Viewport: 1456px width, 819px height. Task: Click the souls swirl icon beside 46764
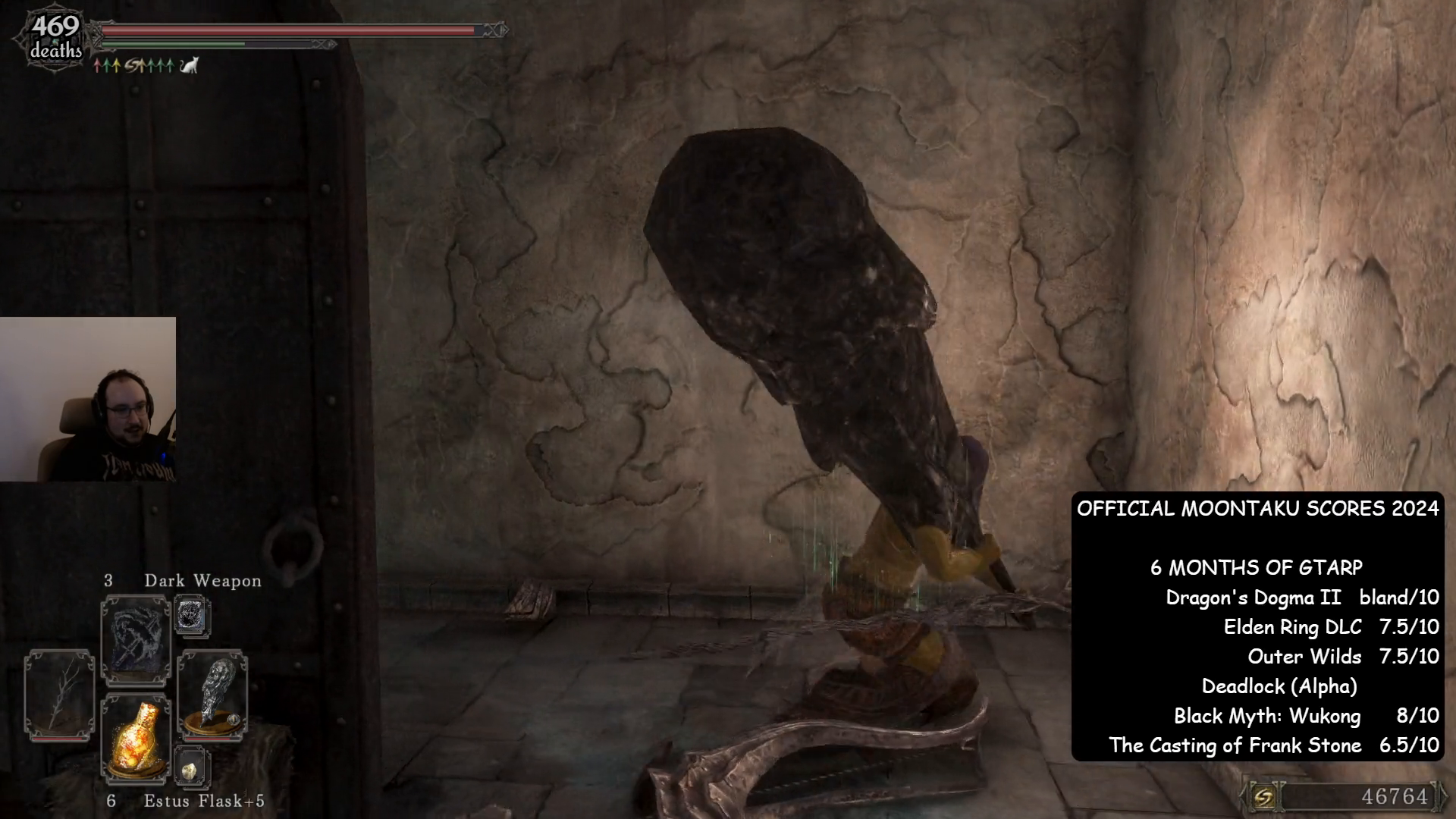coord(1263,796)
